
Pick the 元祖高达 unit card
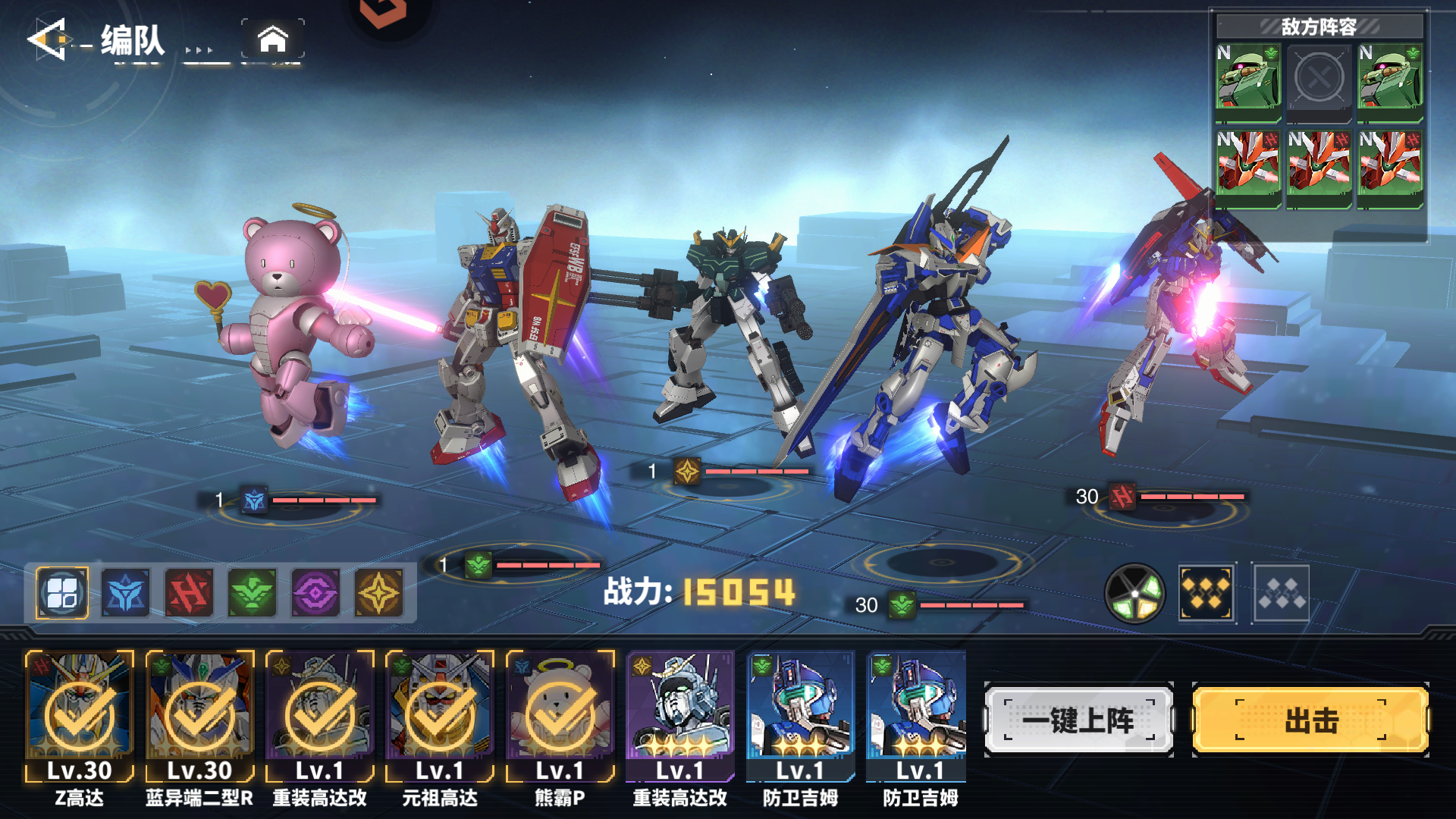440,717
